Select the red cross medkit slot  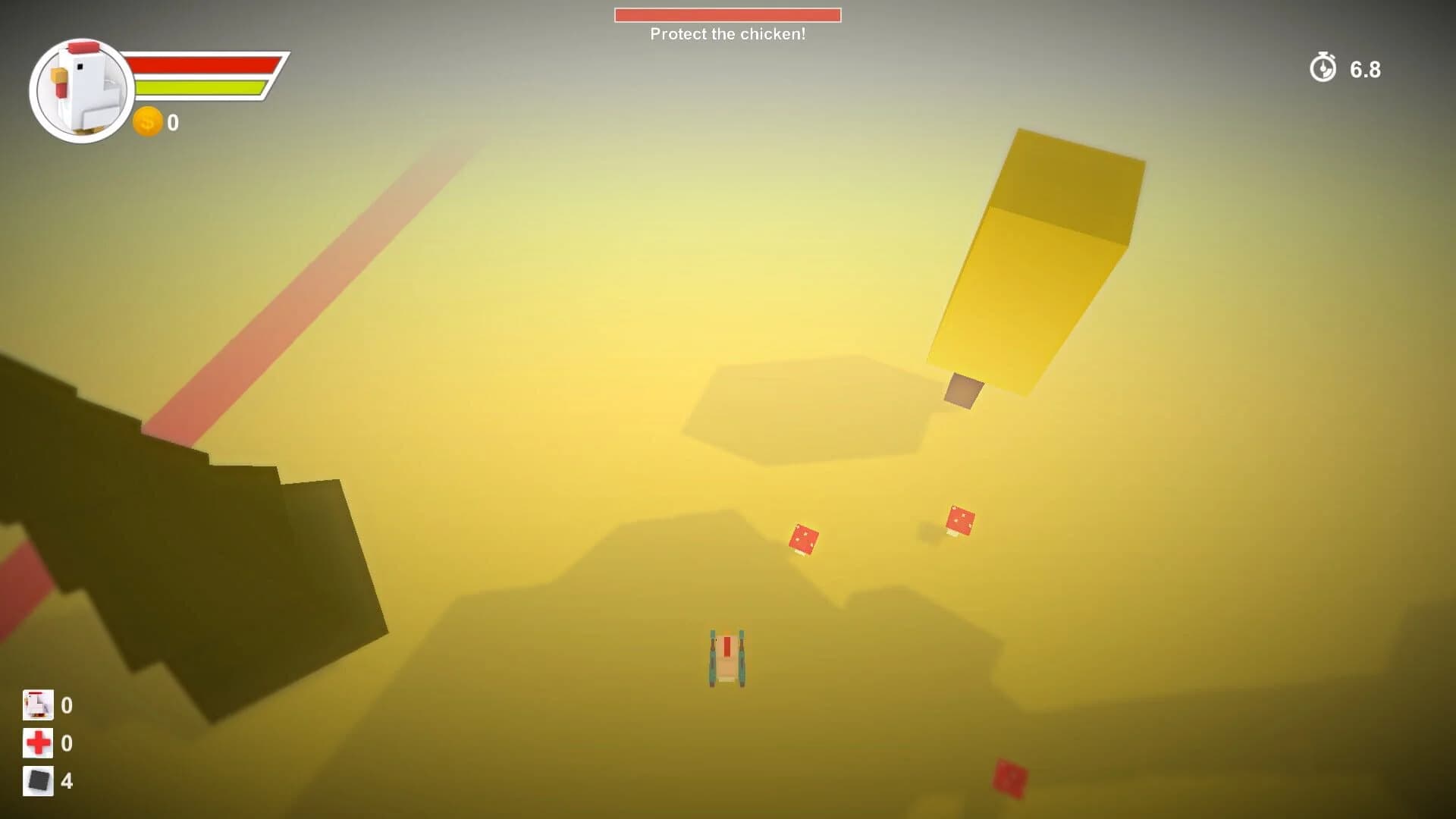39,743
